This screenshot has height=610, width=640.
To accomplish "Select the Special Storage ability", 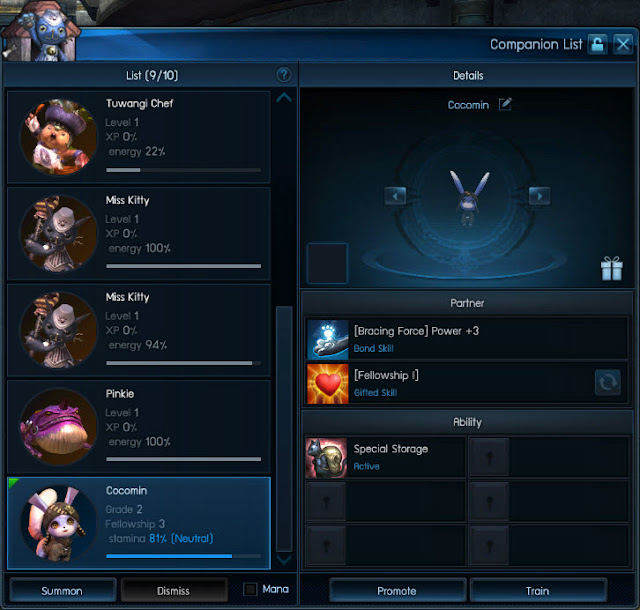I will pos(386,457).
